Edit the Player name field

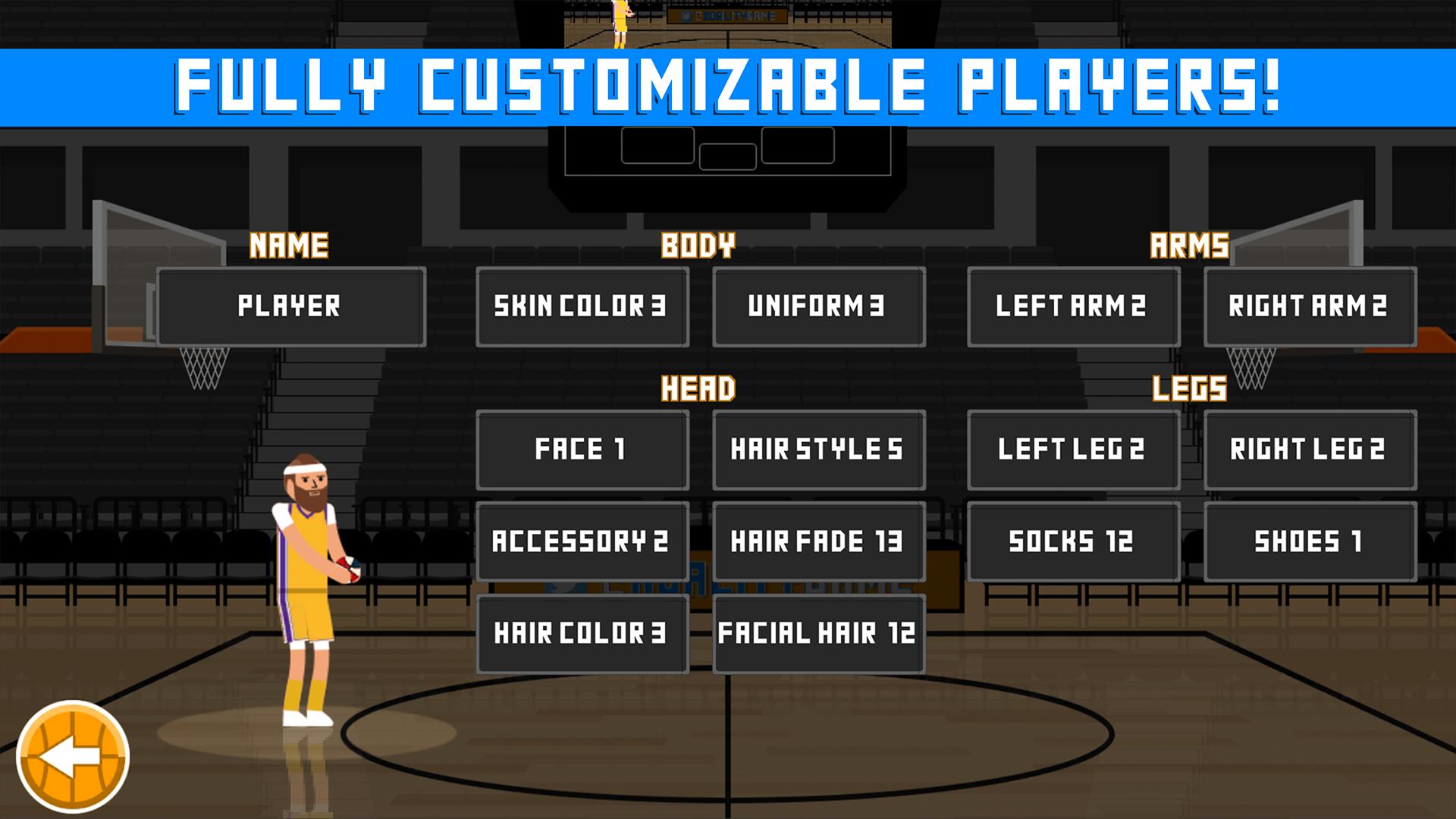[x=290, y=306]
